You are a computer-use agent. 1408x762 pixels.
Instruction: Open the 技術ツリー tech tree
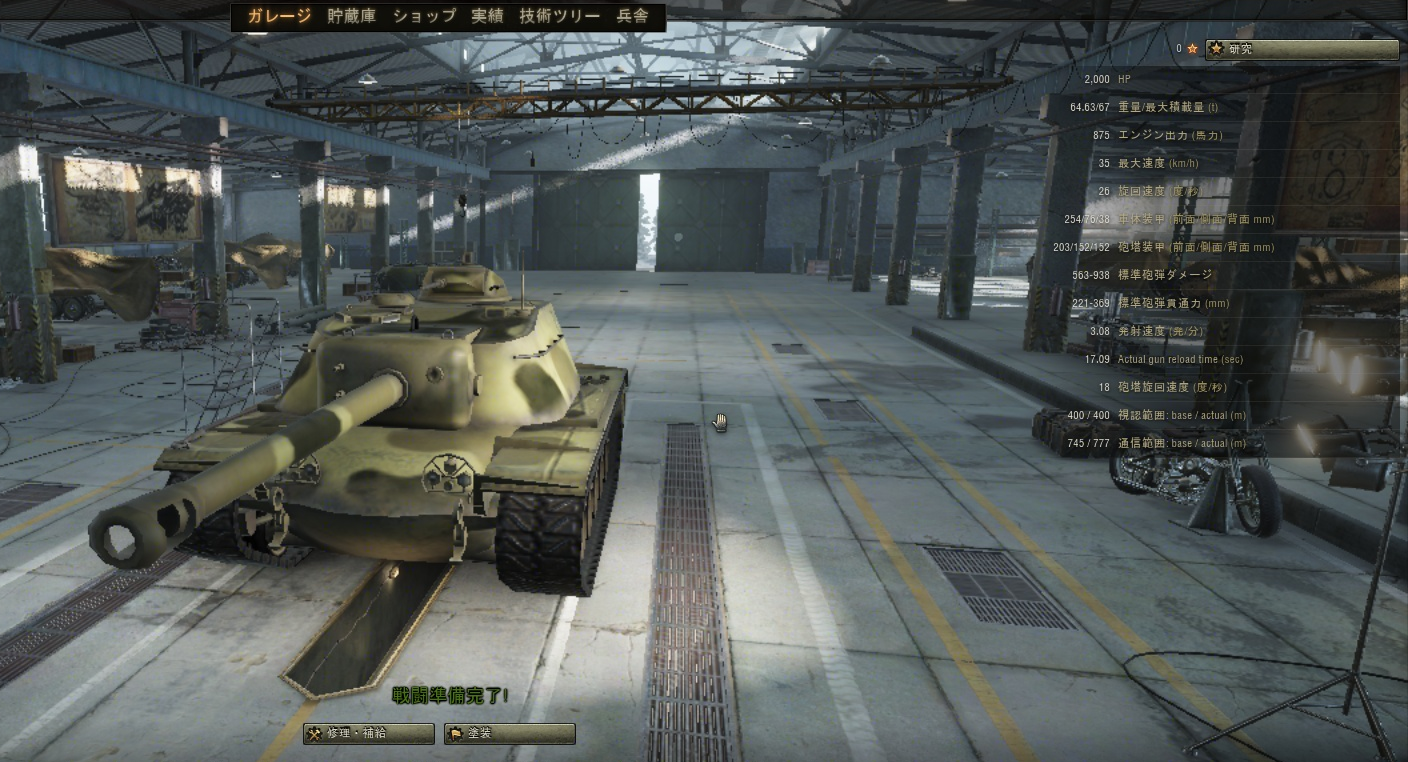pyautogui.click(x=557, y=16)
